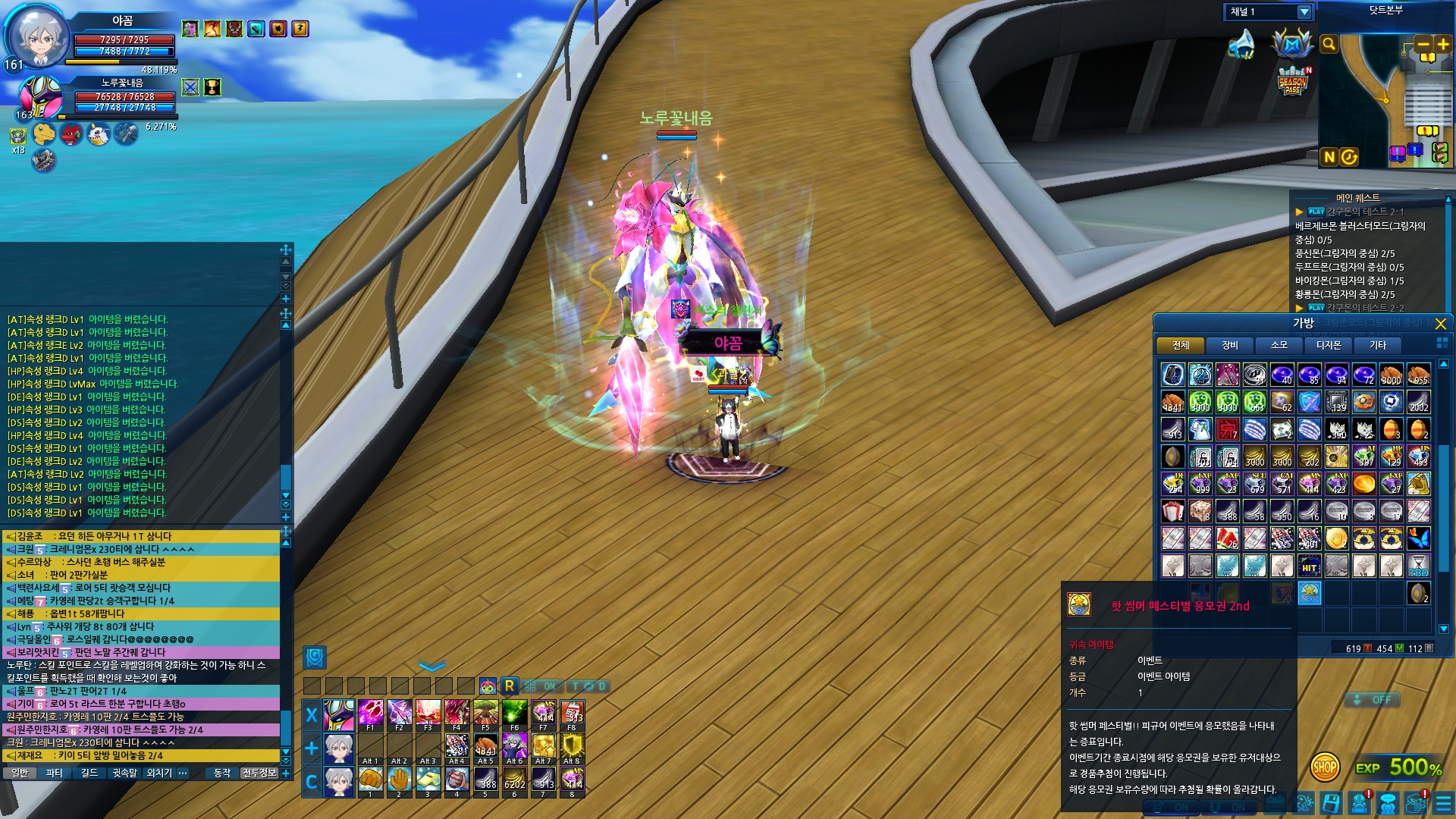This screenshot has height=819, width=1456.
Task: Open the SHOP button
Action: click(x=1325, y=767)
